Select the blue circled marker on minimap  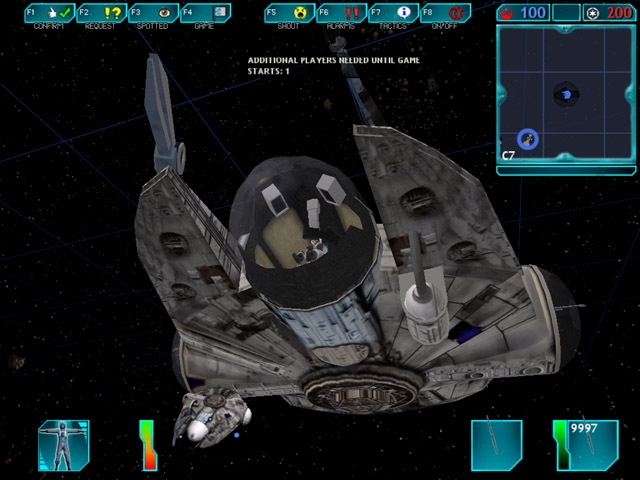point(528,140)
